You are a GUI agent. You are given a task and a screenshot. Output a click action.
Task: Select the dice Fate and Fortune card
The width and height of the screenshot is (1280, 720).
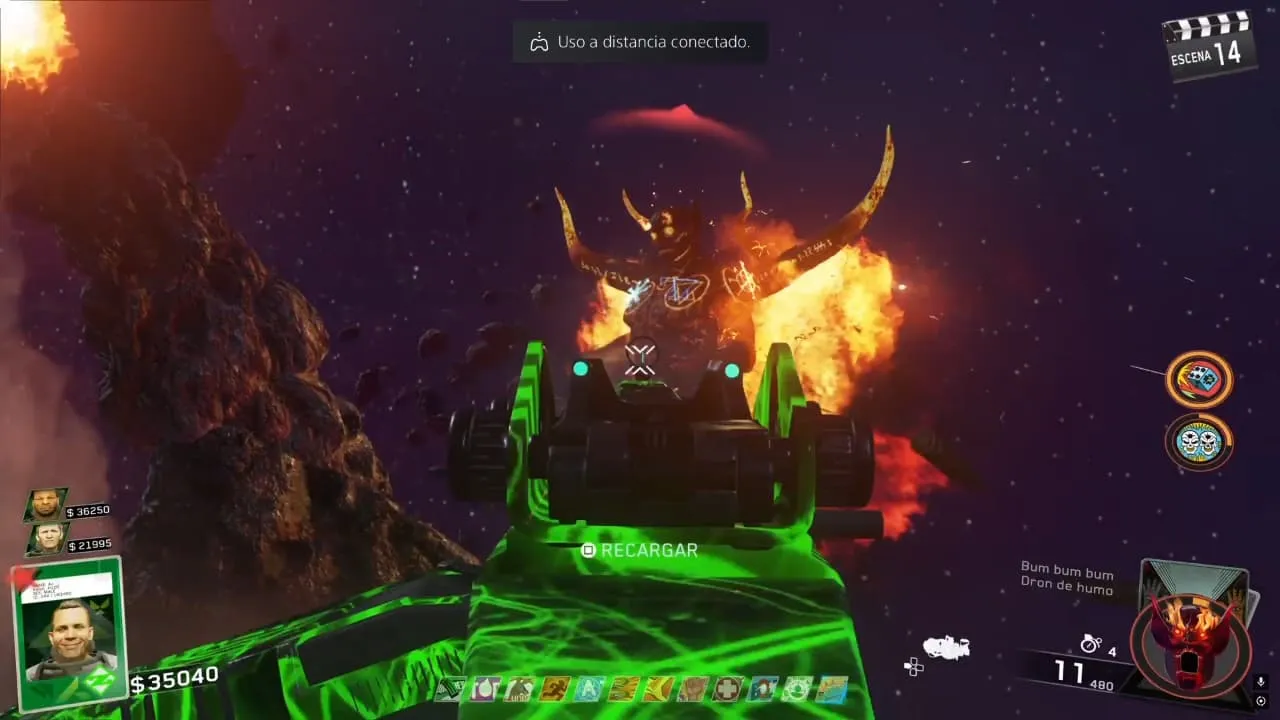1198,380
